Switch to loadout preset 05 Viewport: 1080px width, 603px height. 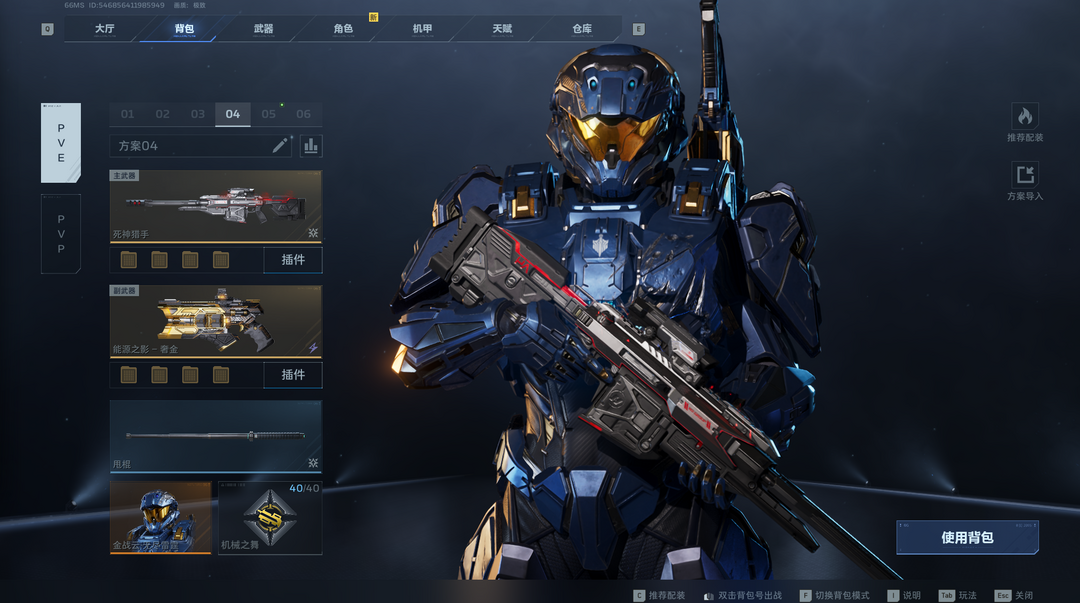coord(268,114)
